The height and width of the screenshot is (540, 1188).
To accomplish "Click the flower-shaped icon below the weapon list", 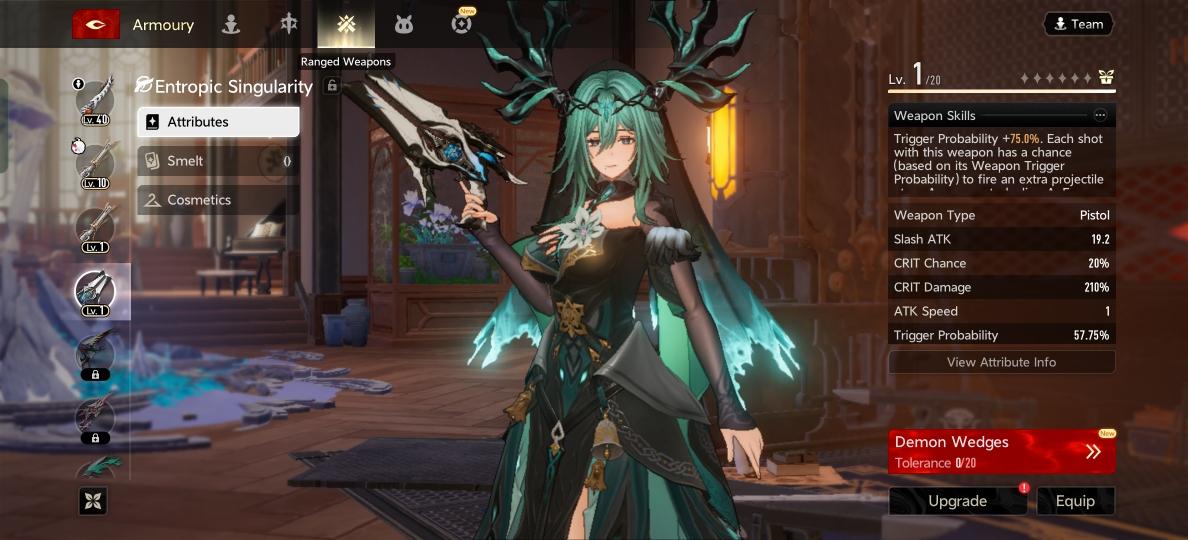I will (93, 502).
